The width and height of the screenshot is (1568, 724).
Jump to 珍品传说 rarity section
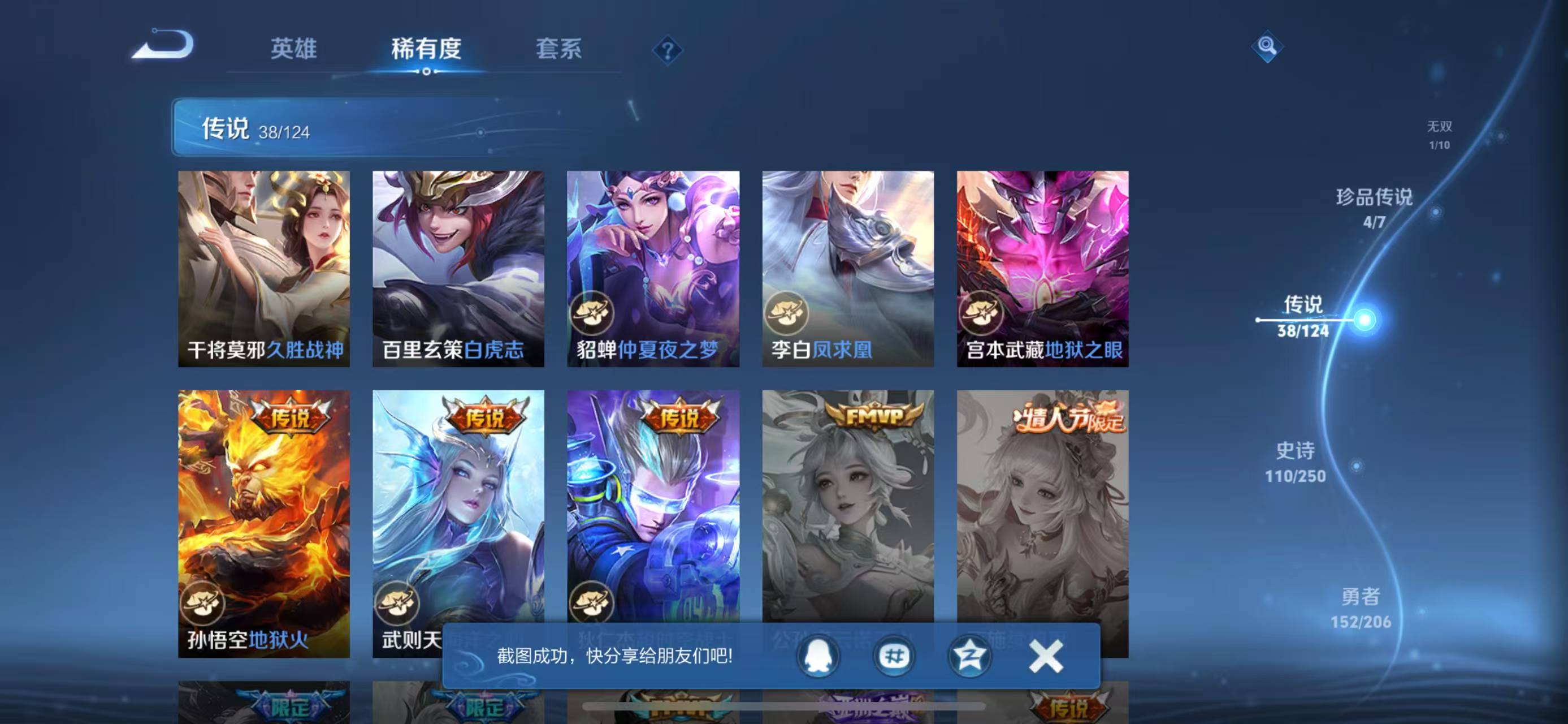tap(1374, 208)
